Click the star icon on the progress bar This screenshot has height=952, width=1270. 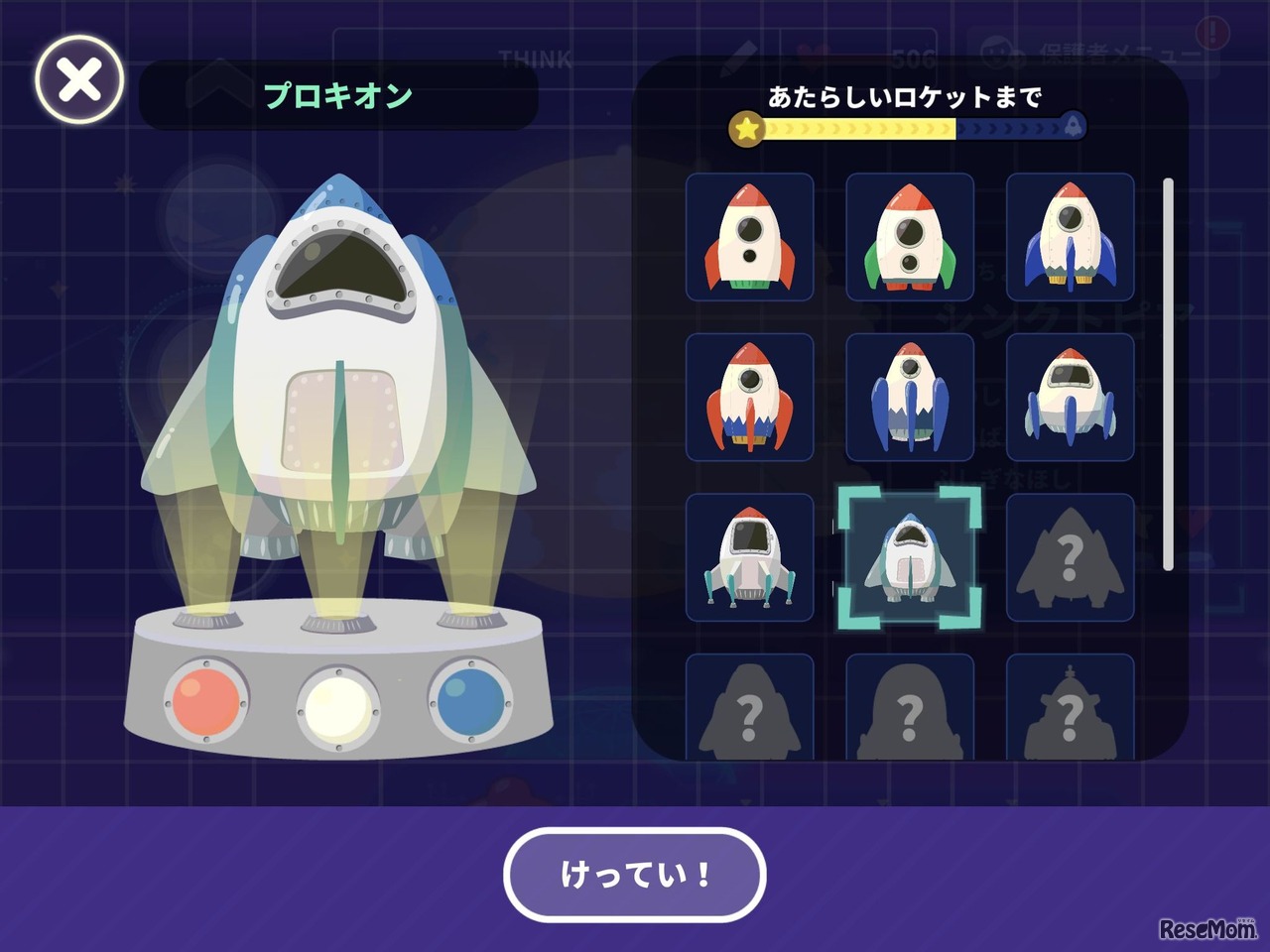coord(744,126)
